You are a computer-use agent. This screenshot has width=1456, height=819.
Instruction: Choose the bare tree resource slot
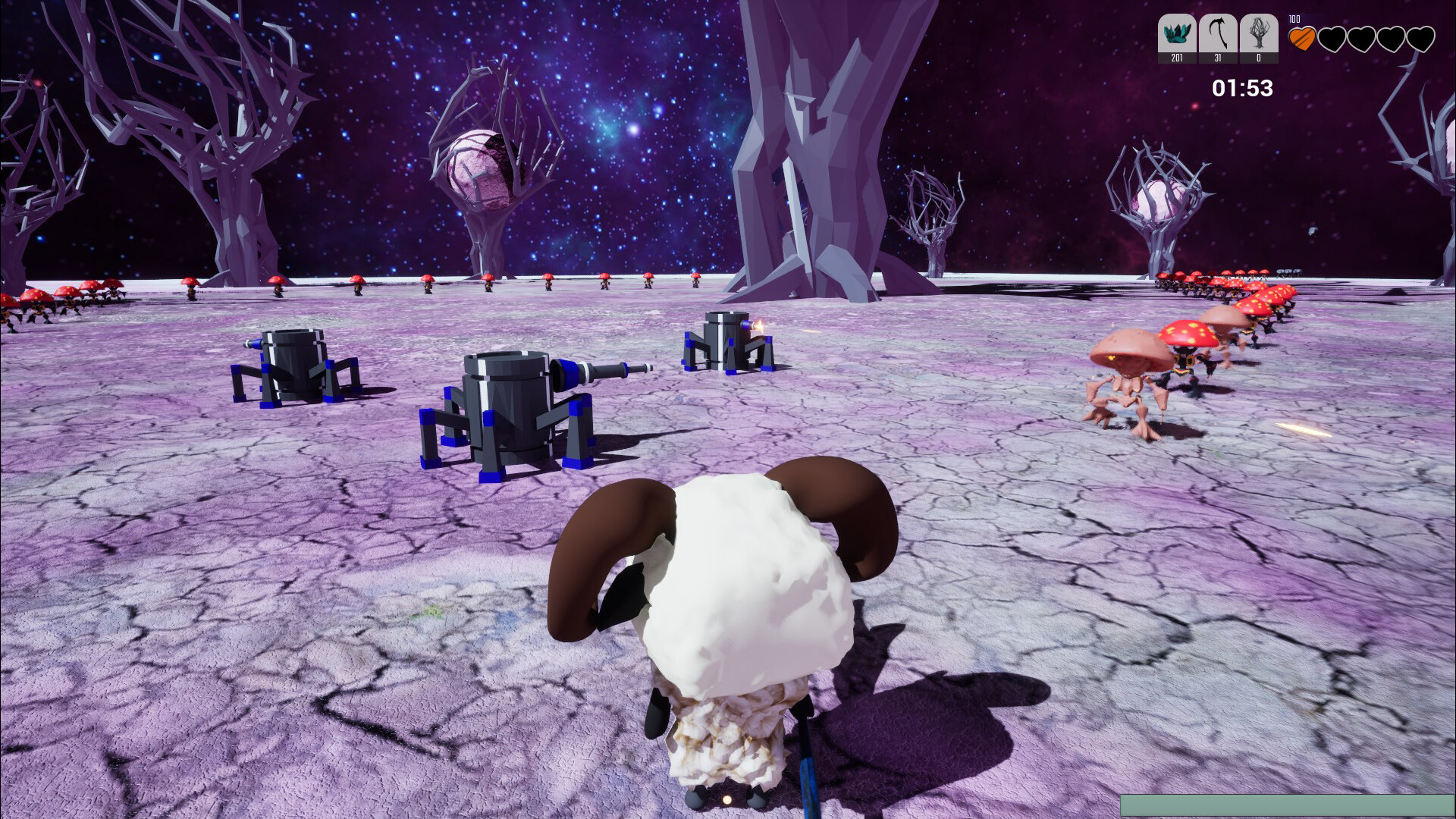1259,36
